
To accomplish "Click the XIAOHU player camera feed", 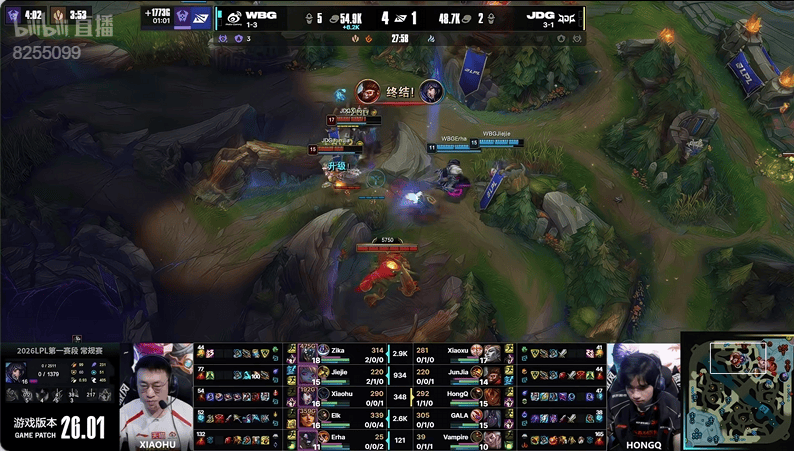I will (156, 397).
